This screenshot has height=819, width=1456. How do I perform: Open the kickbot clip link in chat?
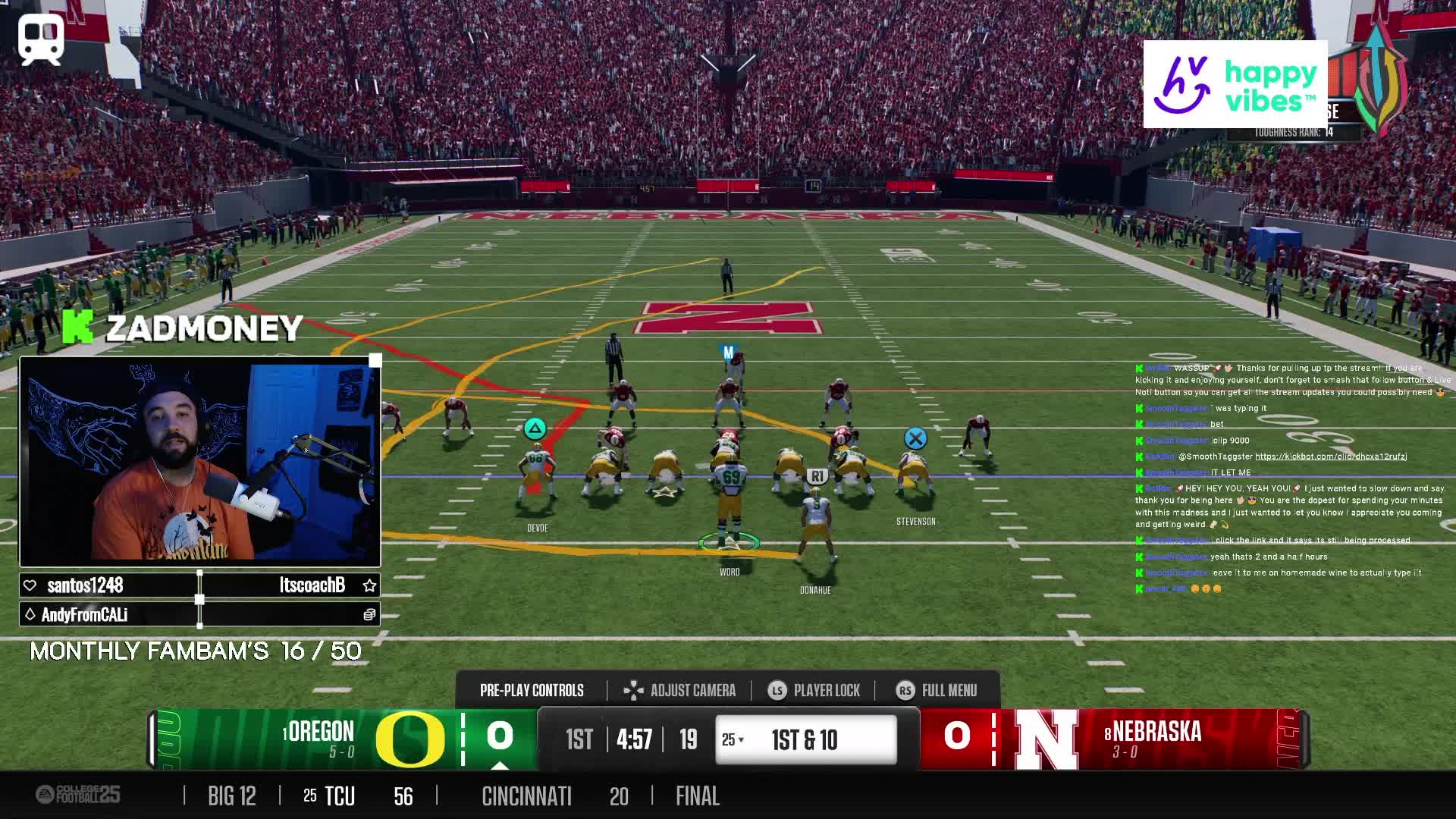point(1331,457)
